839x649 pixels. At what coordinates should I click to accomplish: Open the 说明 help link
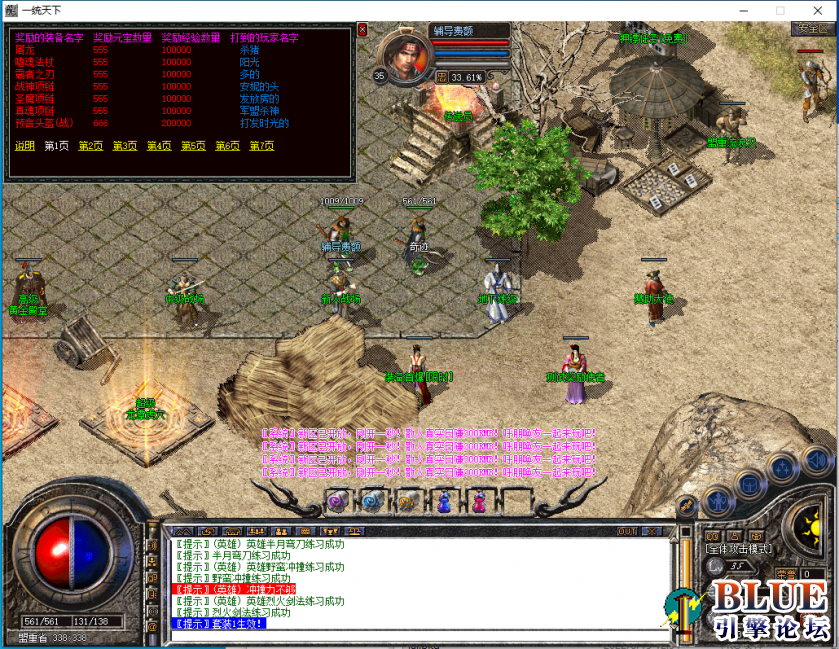click(24, 146)
